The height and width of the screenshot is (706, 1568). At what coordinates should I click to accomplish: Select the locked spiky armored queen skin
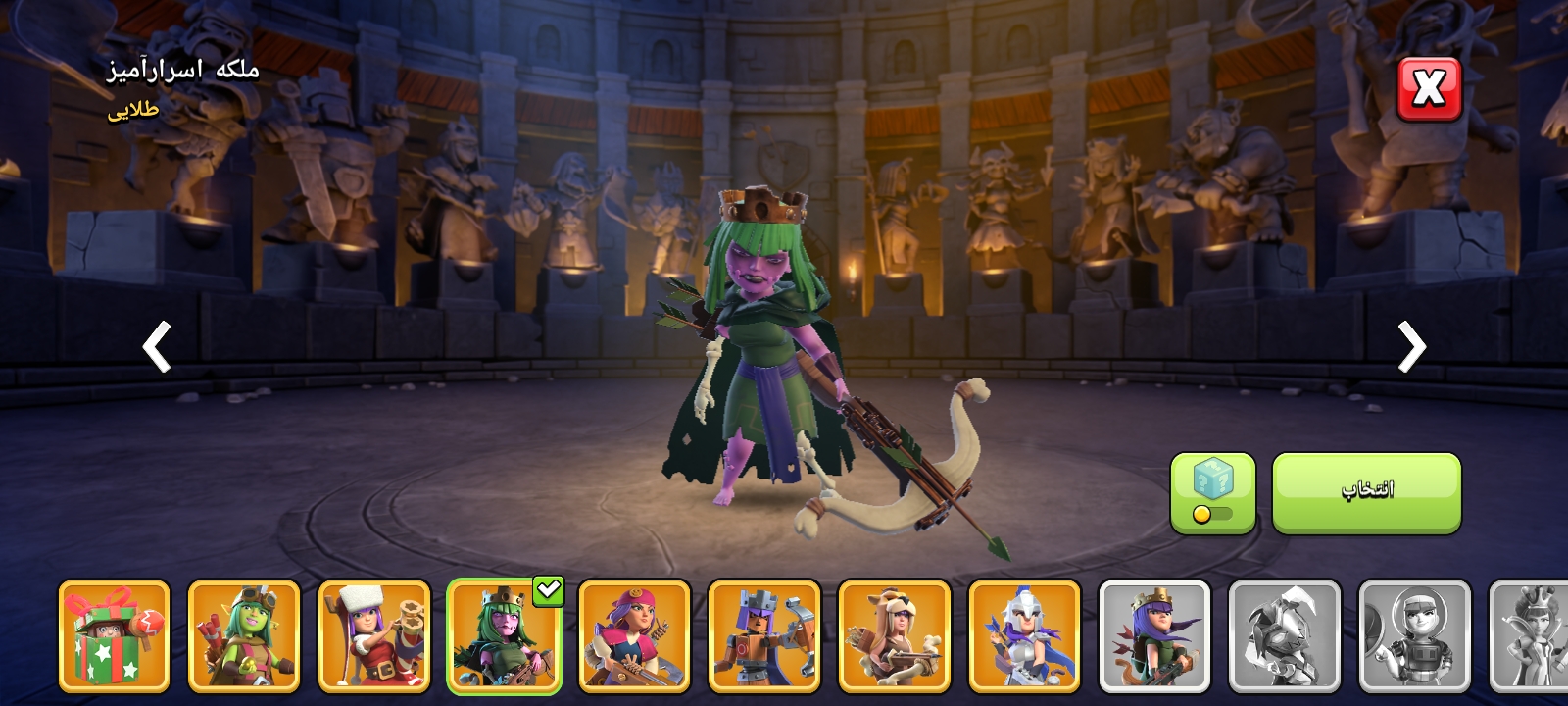(1285, 635)
